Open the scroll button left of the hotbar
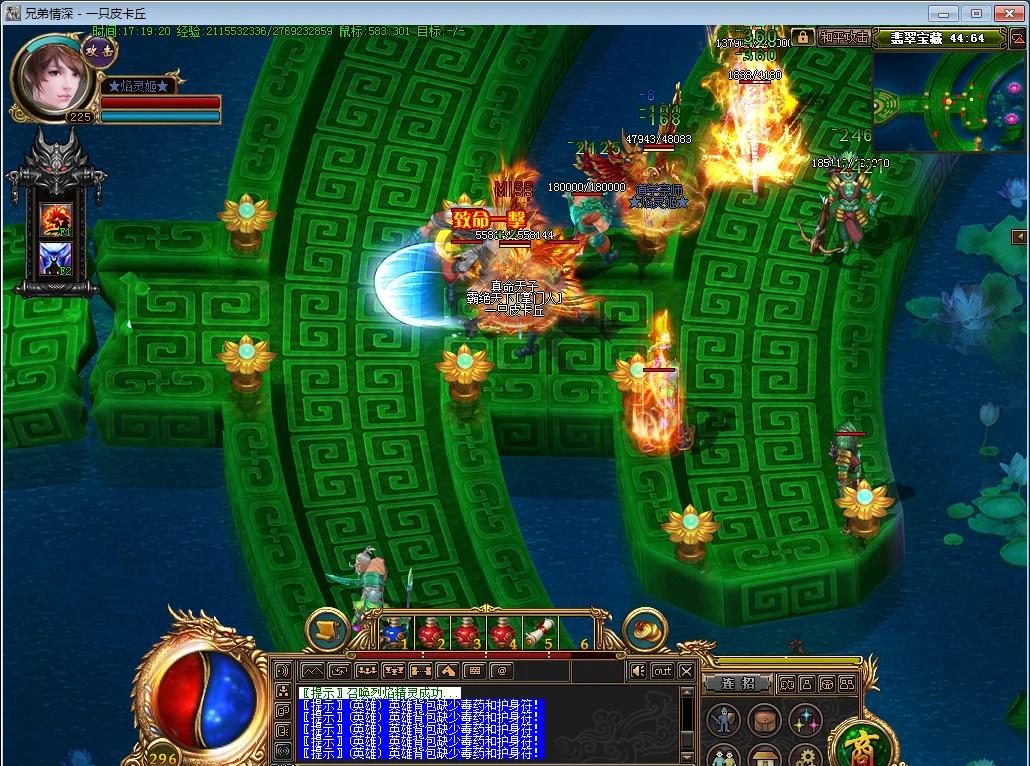Viewport: 1030px width, 766px height. point(325,629)
